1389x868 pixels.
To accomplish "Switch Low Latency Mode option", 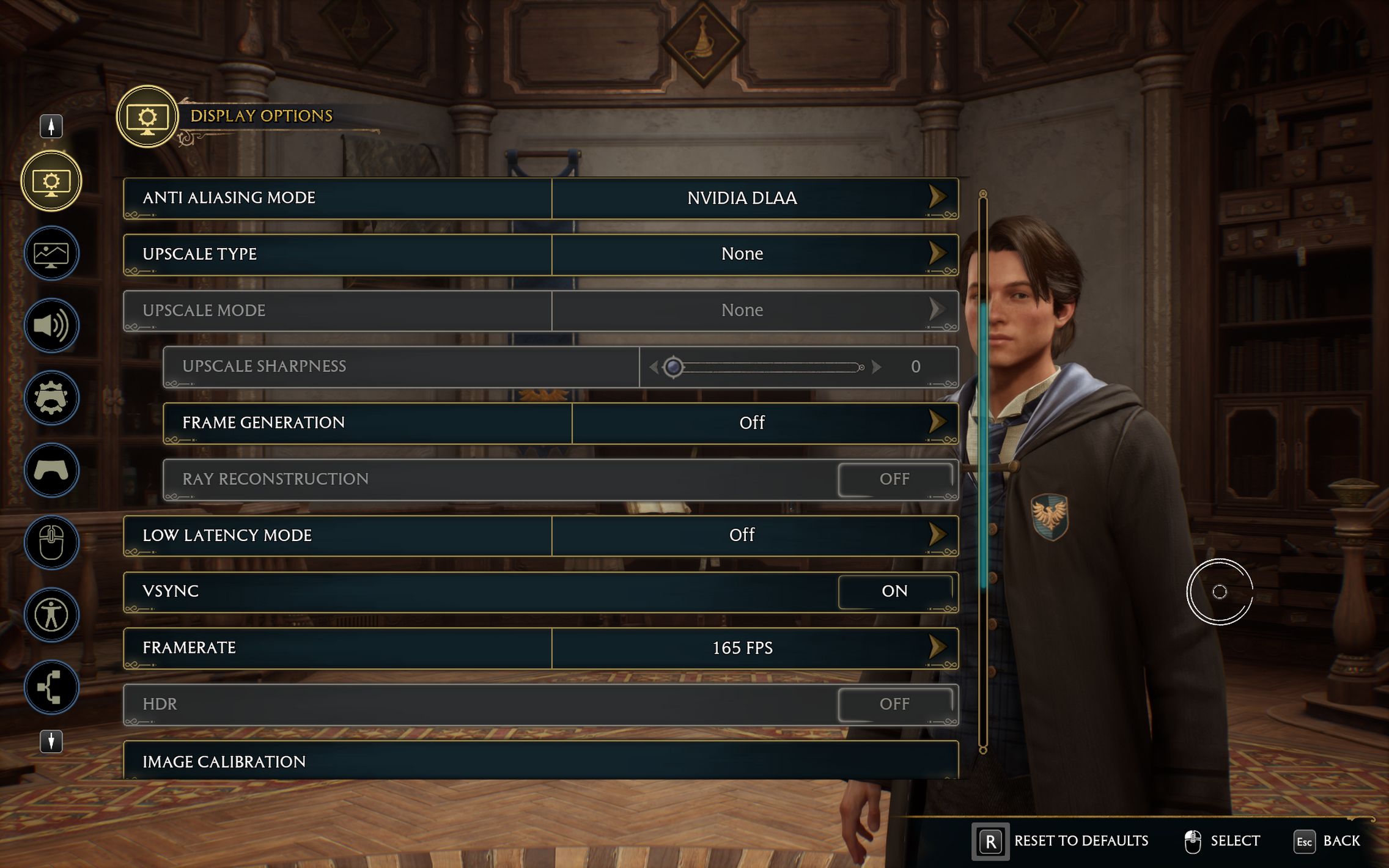I will 937,535.
